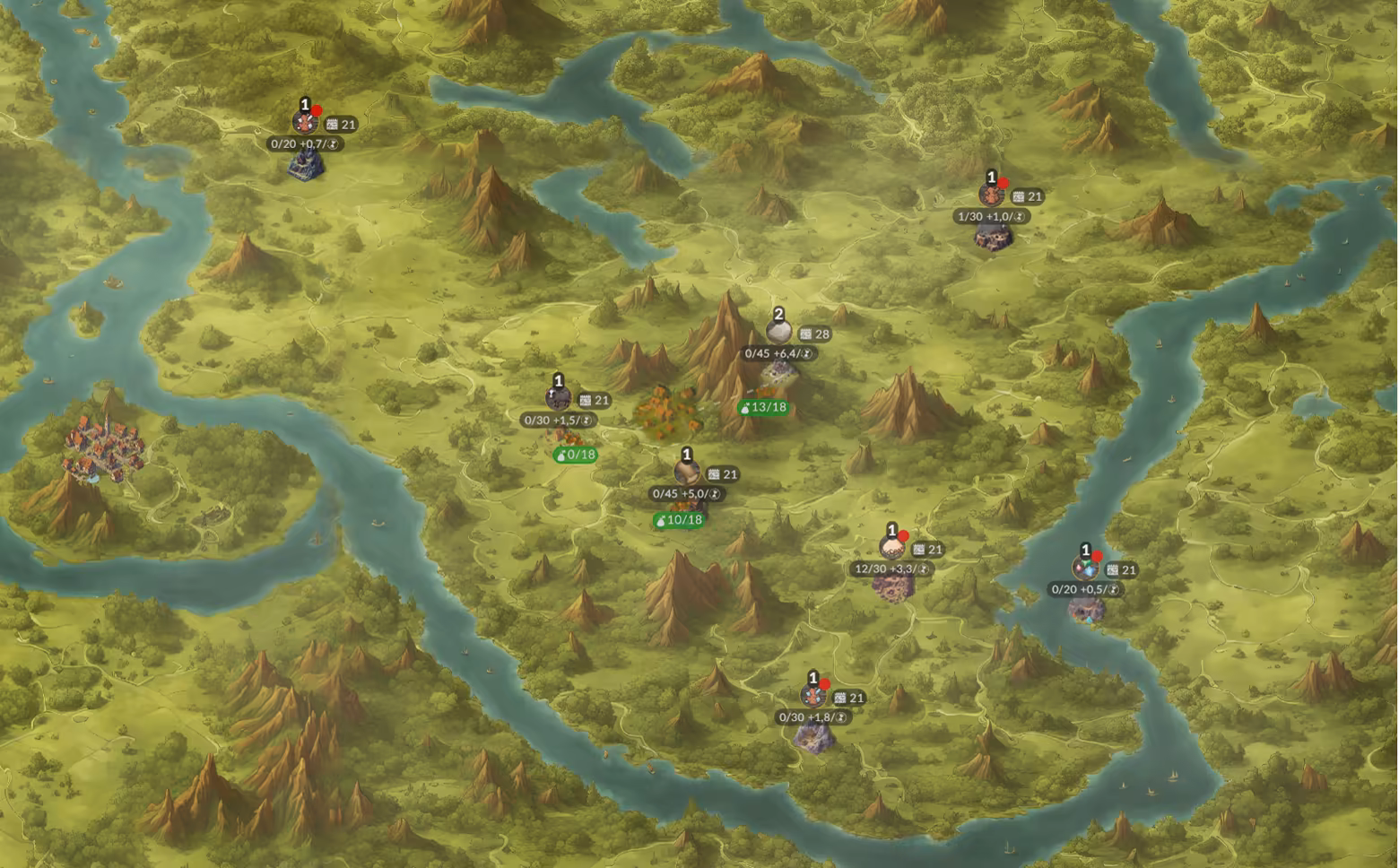Viewport: 1399px width, 868px height.
Task: Click the 0/45 +6,4 progress indicator
Action: tap(777, 352)
